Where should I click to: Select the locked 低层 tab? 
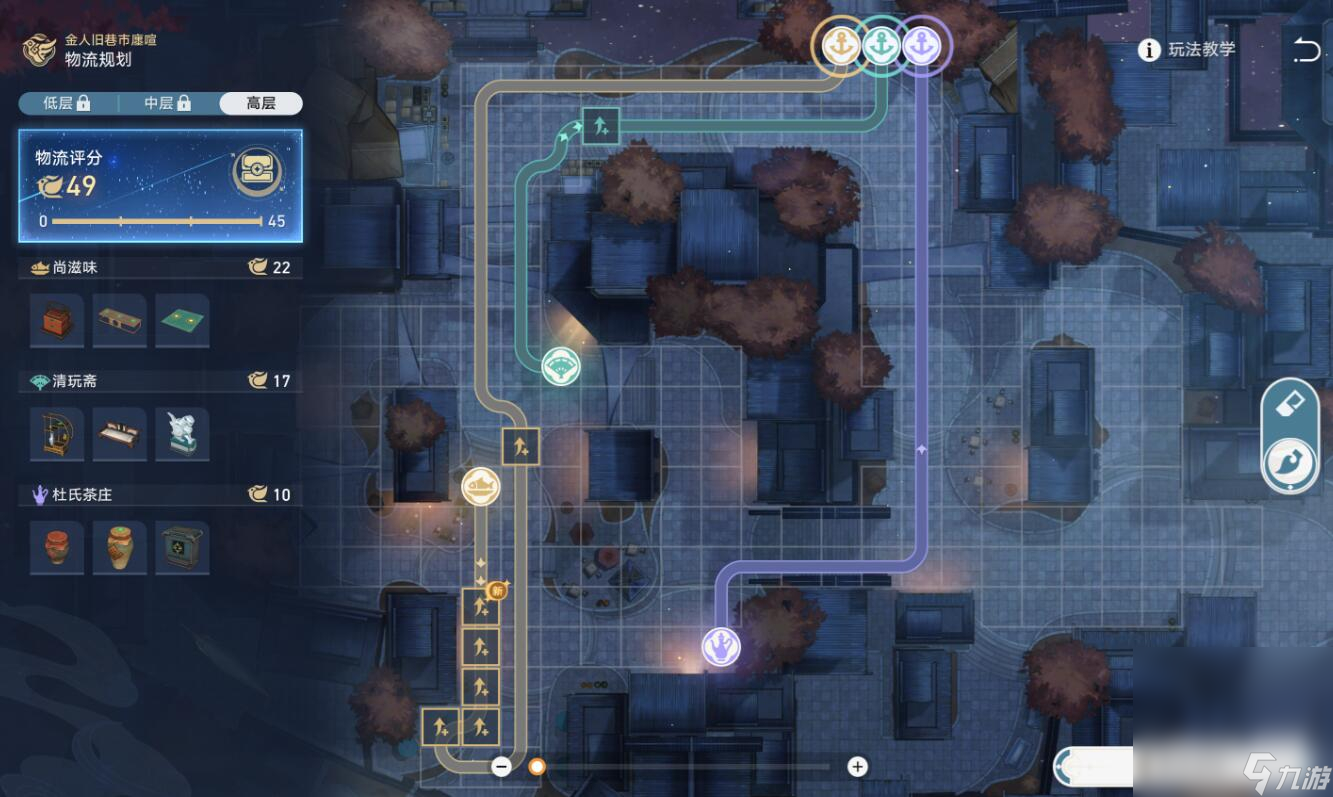[x=67, y=103]
